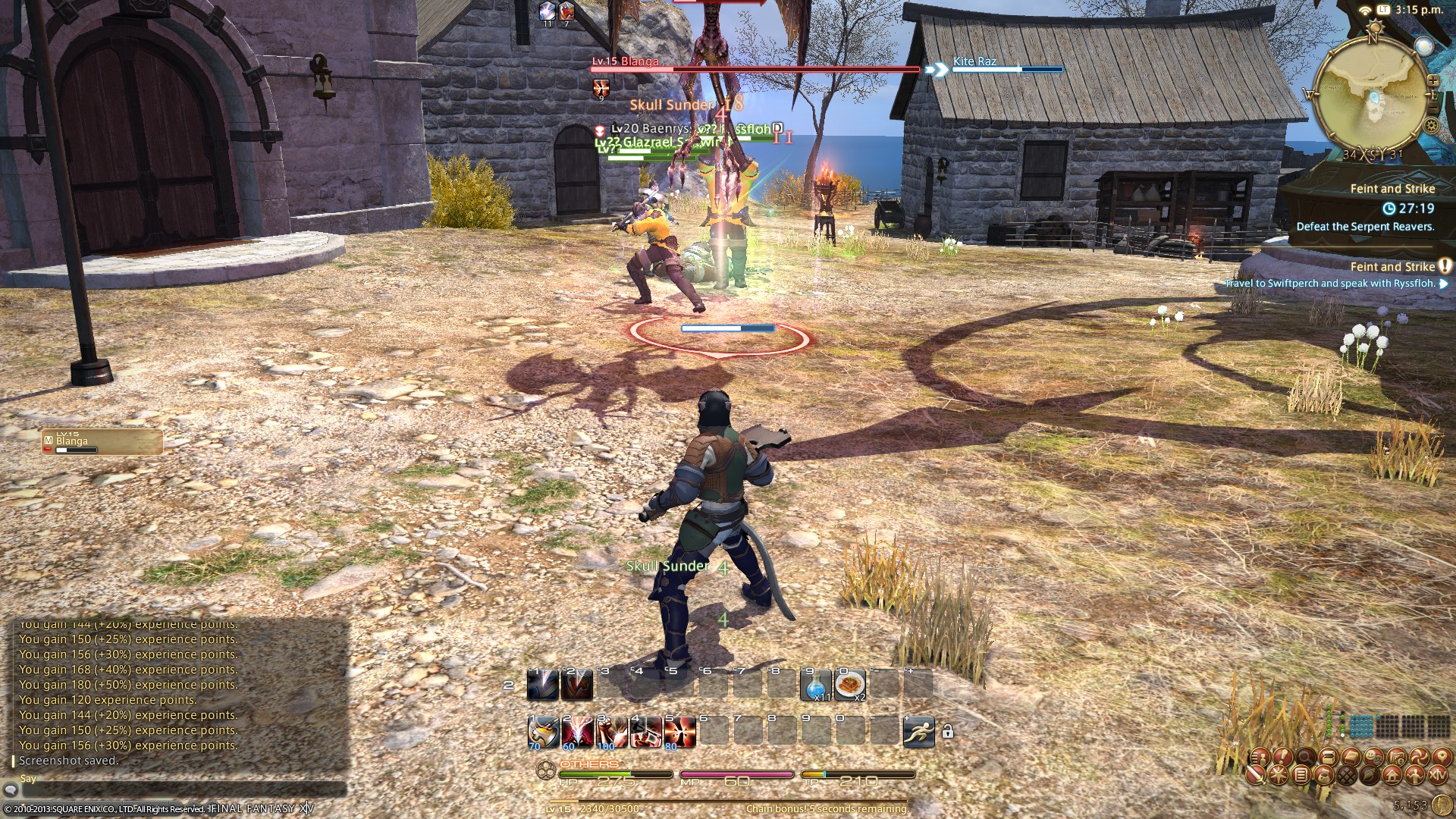Open minimap settings via the gear icon
Image resolution: width=1456 pixels, height=819 pixels.
point(1432,126)
